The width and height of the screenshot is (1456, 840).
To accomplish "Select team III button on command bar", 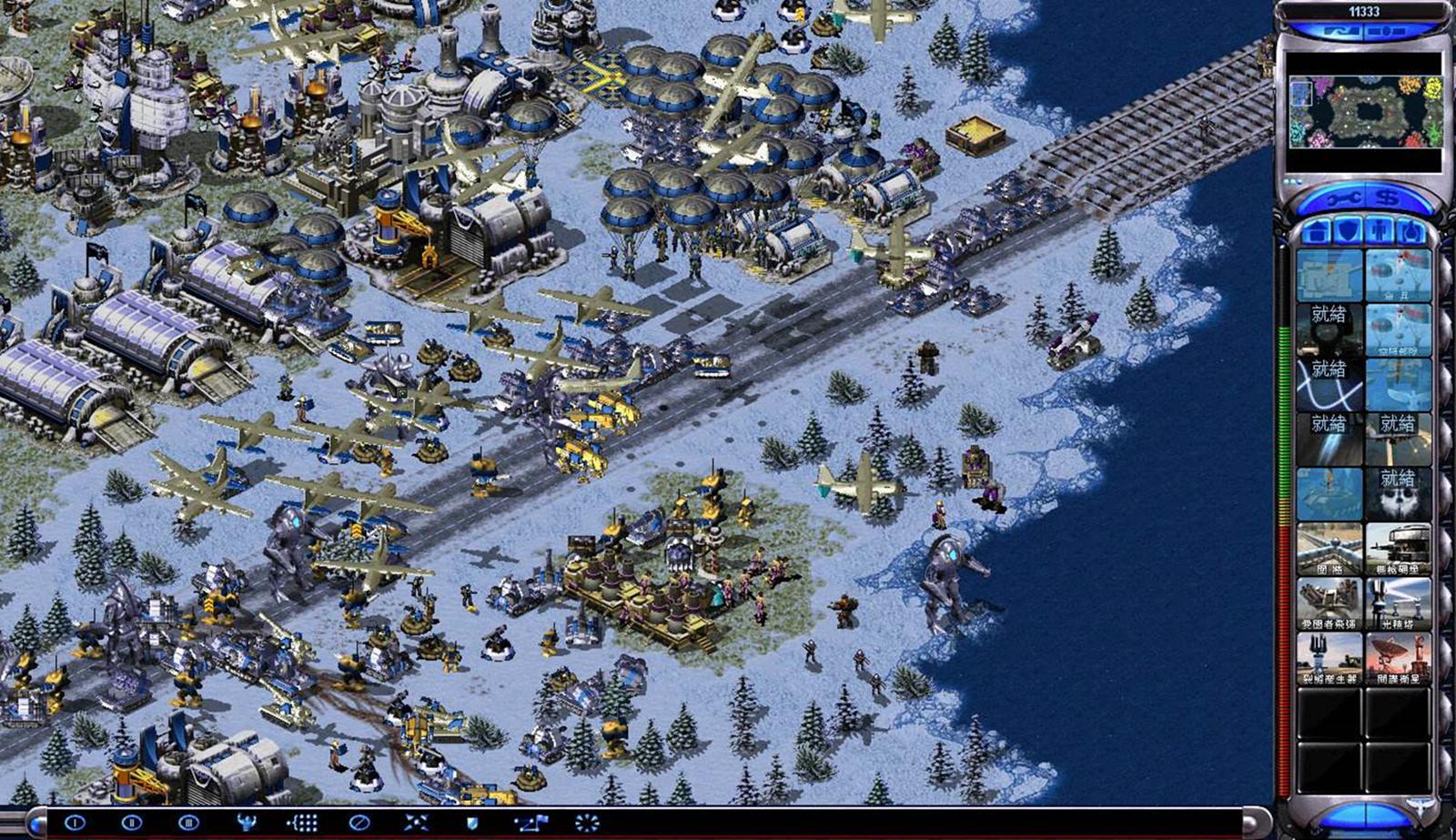I will [188, 823].
